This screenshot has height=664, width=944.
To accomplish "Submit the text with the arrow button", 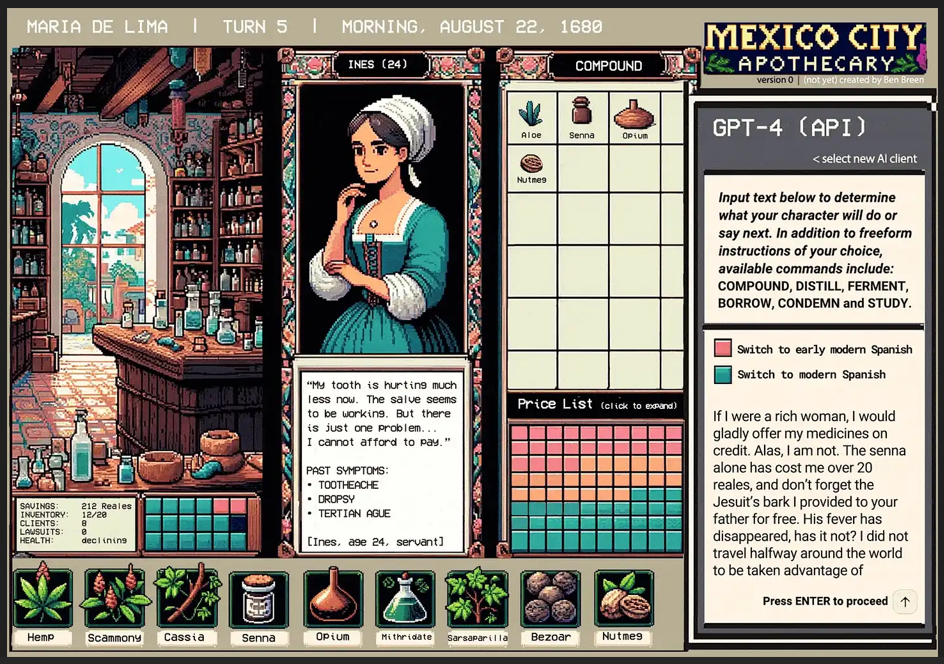I will tap(905, 601).
